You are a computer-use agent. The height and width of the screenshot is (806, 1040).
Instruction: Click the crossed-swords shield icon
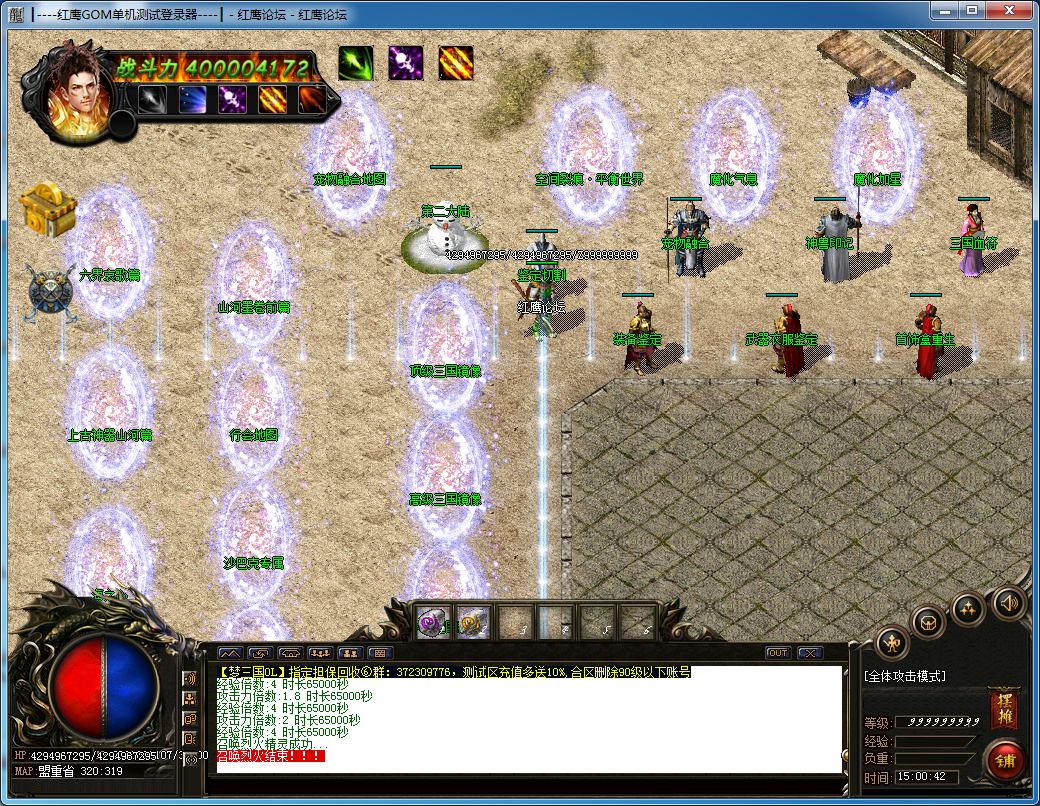coord(48,292)
